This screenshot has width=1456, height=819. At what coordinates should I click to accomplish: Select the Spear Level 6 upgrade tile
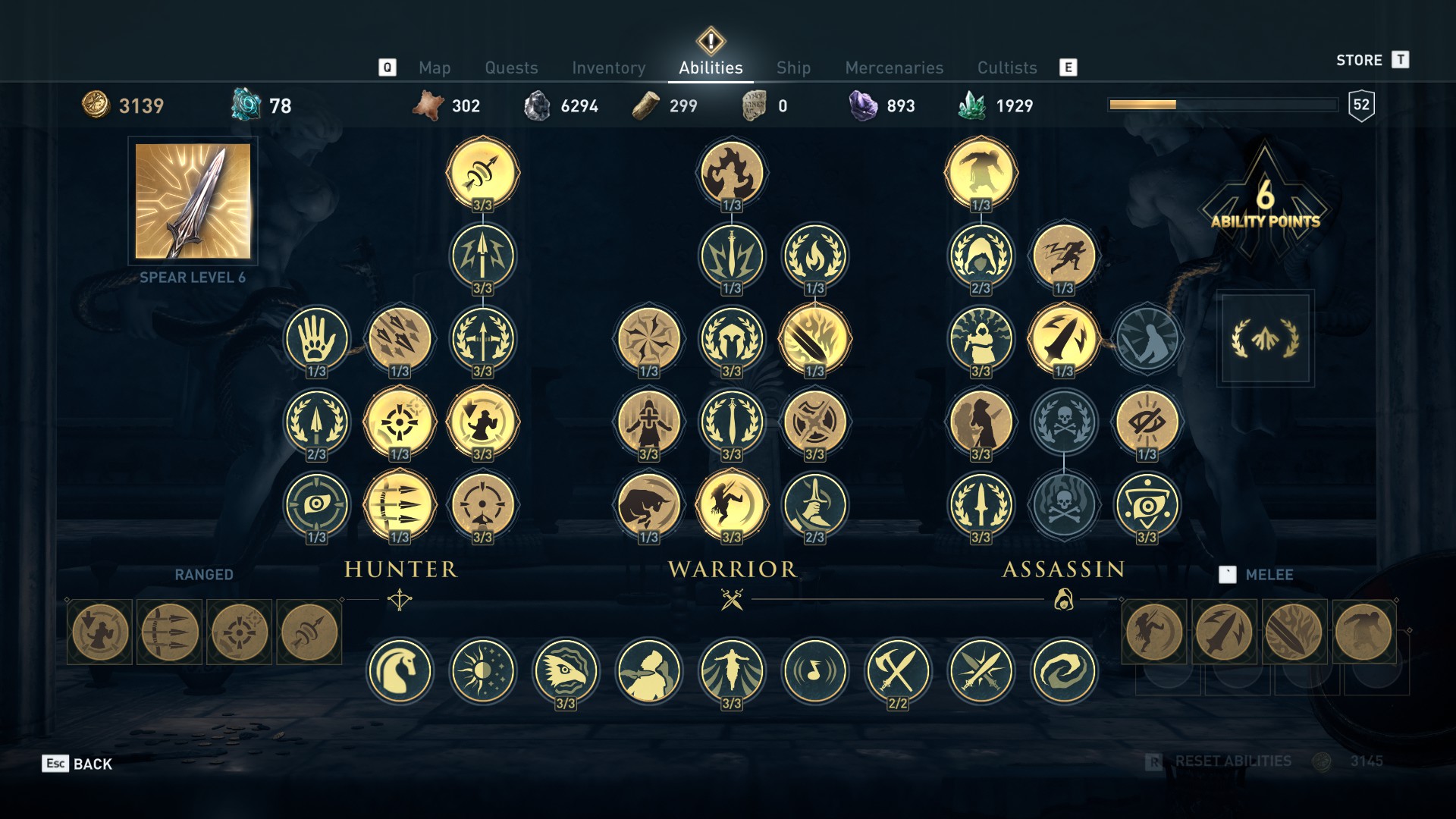pyautogui.click(x=193, y=201)
